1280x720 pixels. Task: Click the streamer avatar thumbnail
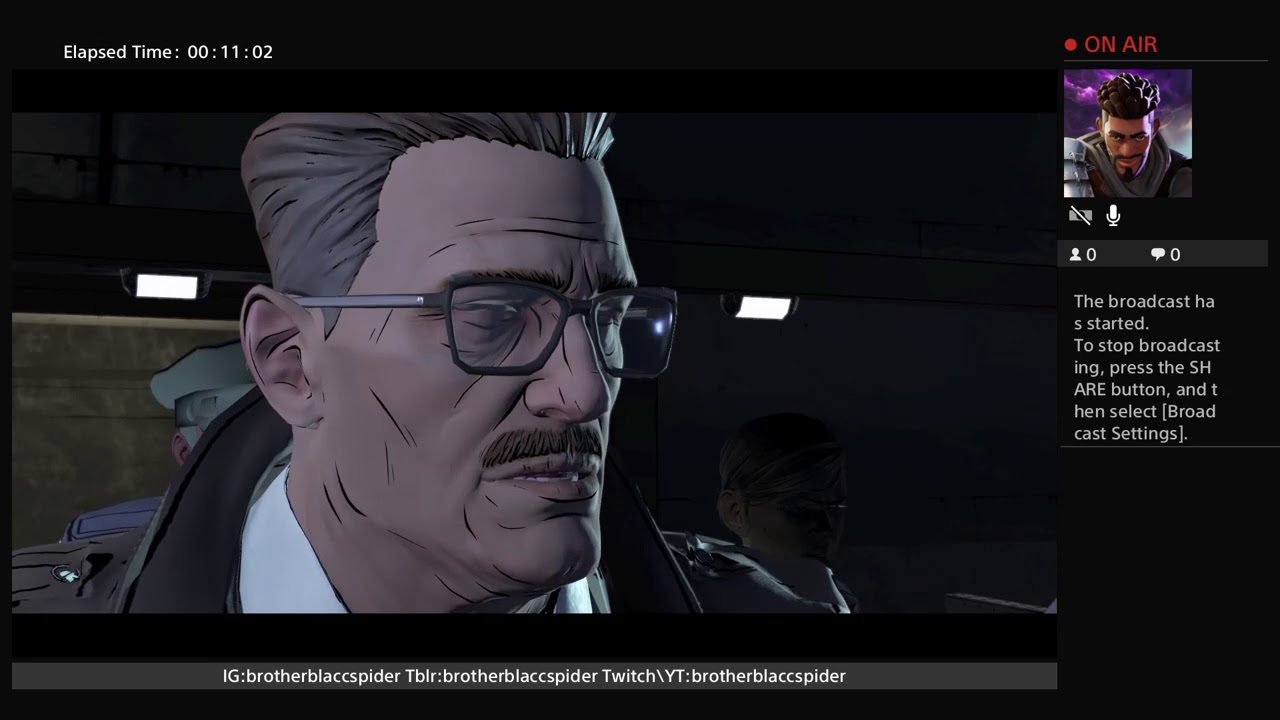pyautogui.click(x=1127, y=133)
